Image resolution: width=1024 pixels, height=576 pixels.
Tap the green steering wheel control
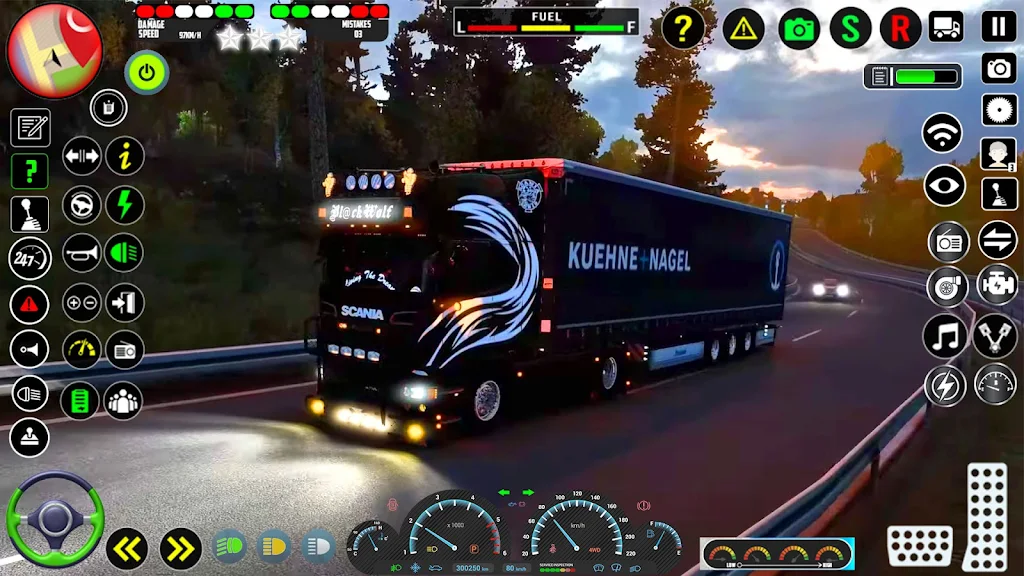pyautogui.click(x=54, y=520)
